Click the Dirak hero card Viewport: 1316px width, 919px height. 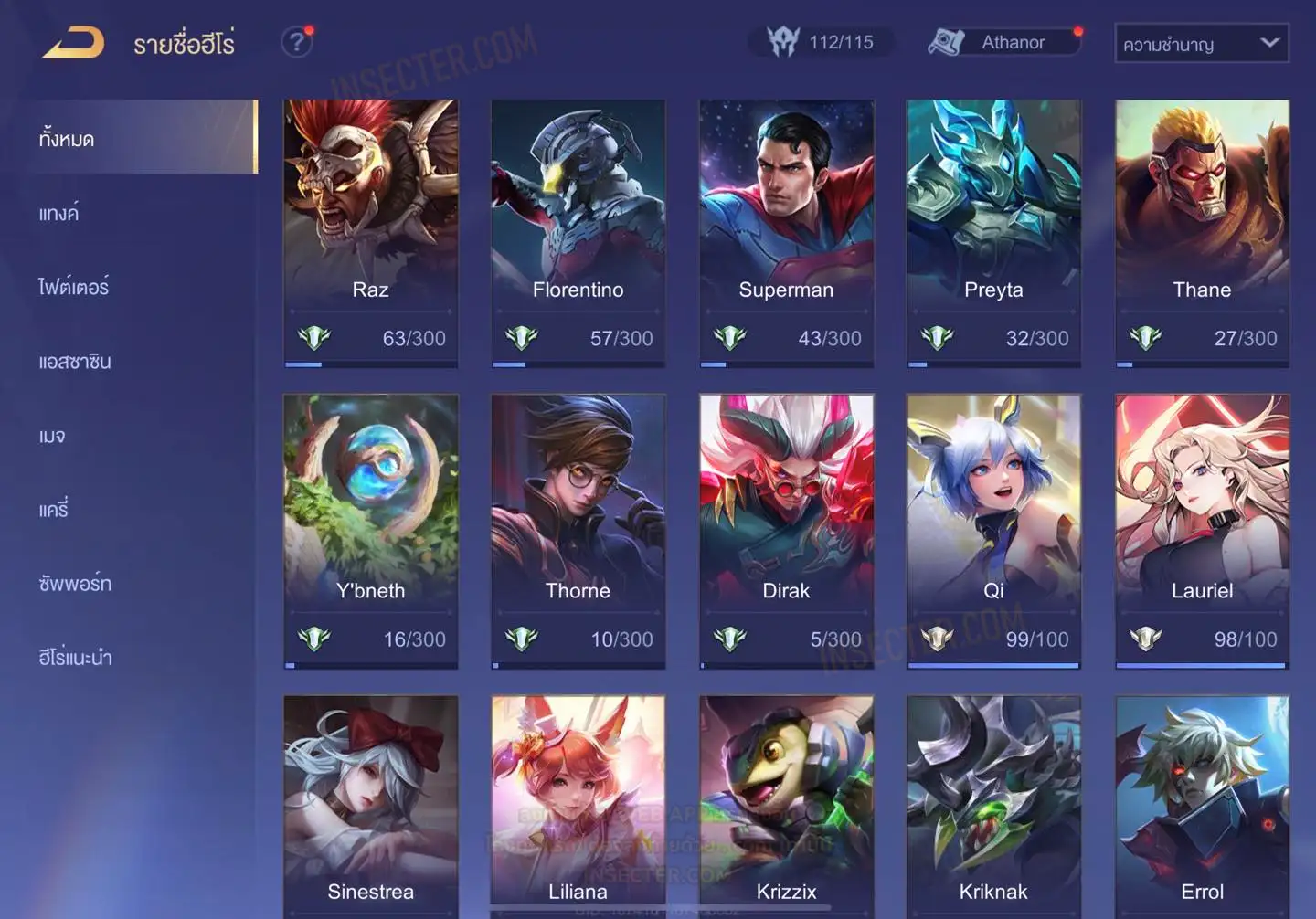786,530
